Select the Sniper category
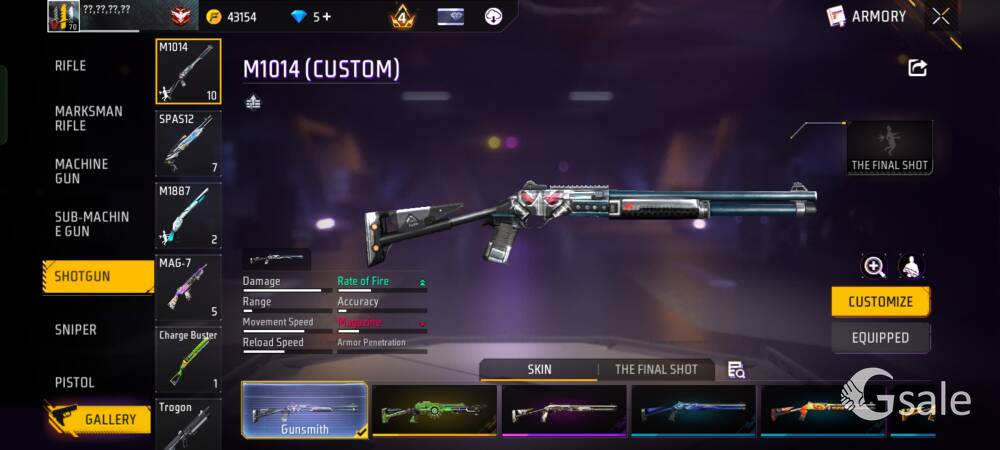 [x=76, y=330]
